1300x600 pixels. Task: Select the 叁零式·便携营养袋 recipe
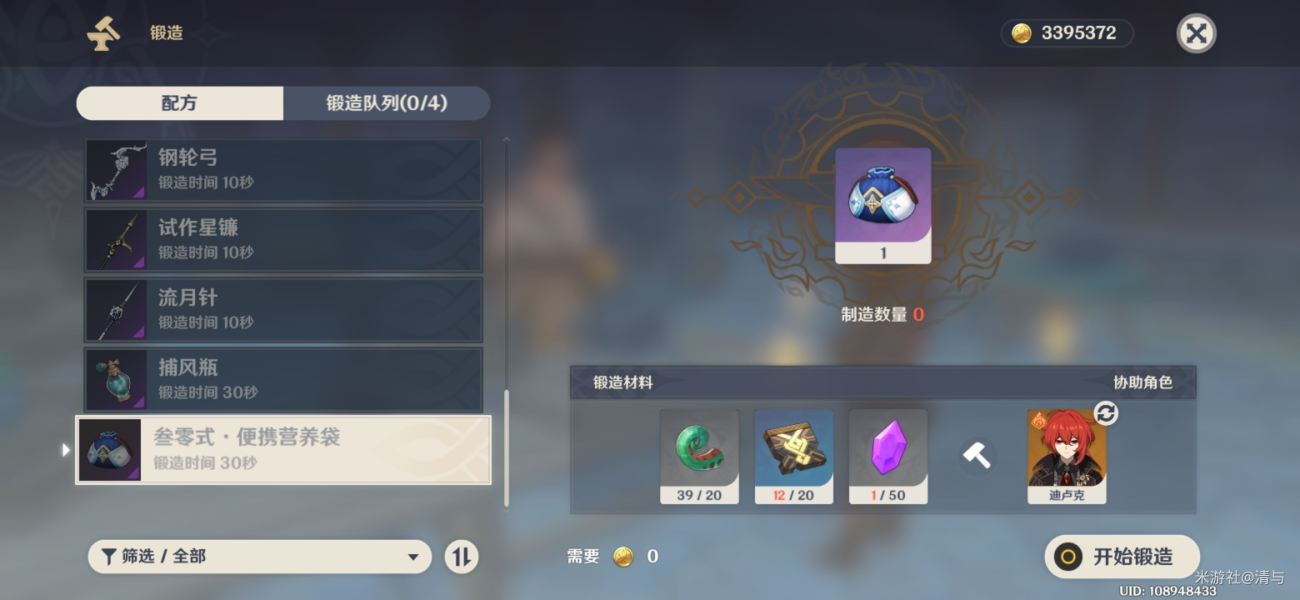coord(283,450)
